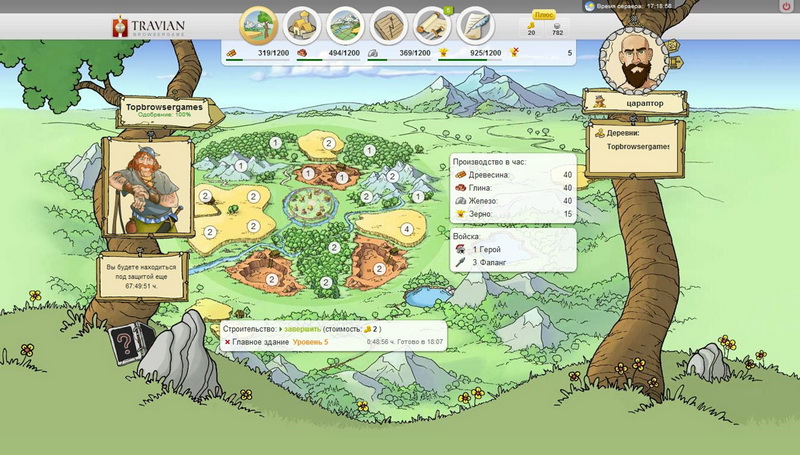Open the reports scroll with green badge
Image resolution: width=800 pixels, height=455 pixels.
point(431,23)
